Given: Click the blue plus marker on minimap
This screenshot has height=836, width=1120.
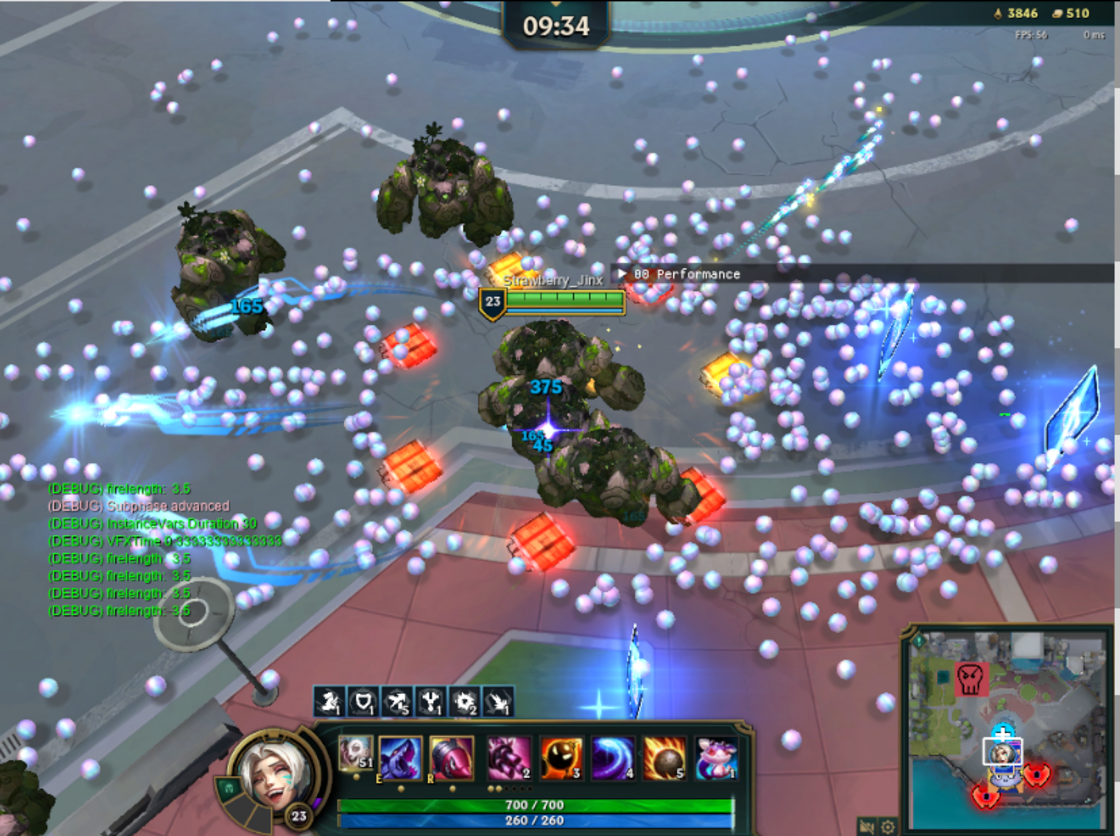Looking at the screenshot, I should 1002,733.
